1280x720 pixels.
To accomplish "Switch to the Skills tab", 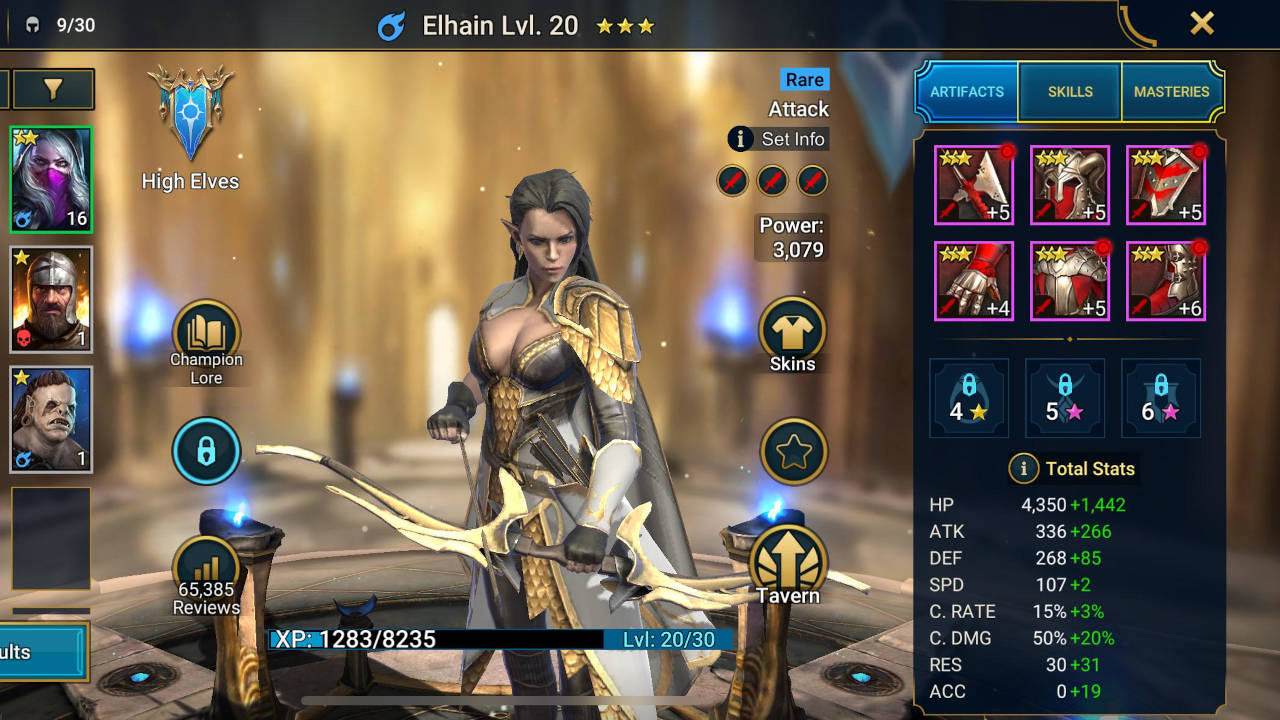I will click(1070, 91).
